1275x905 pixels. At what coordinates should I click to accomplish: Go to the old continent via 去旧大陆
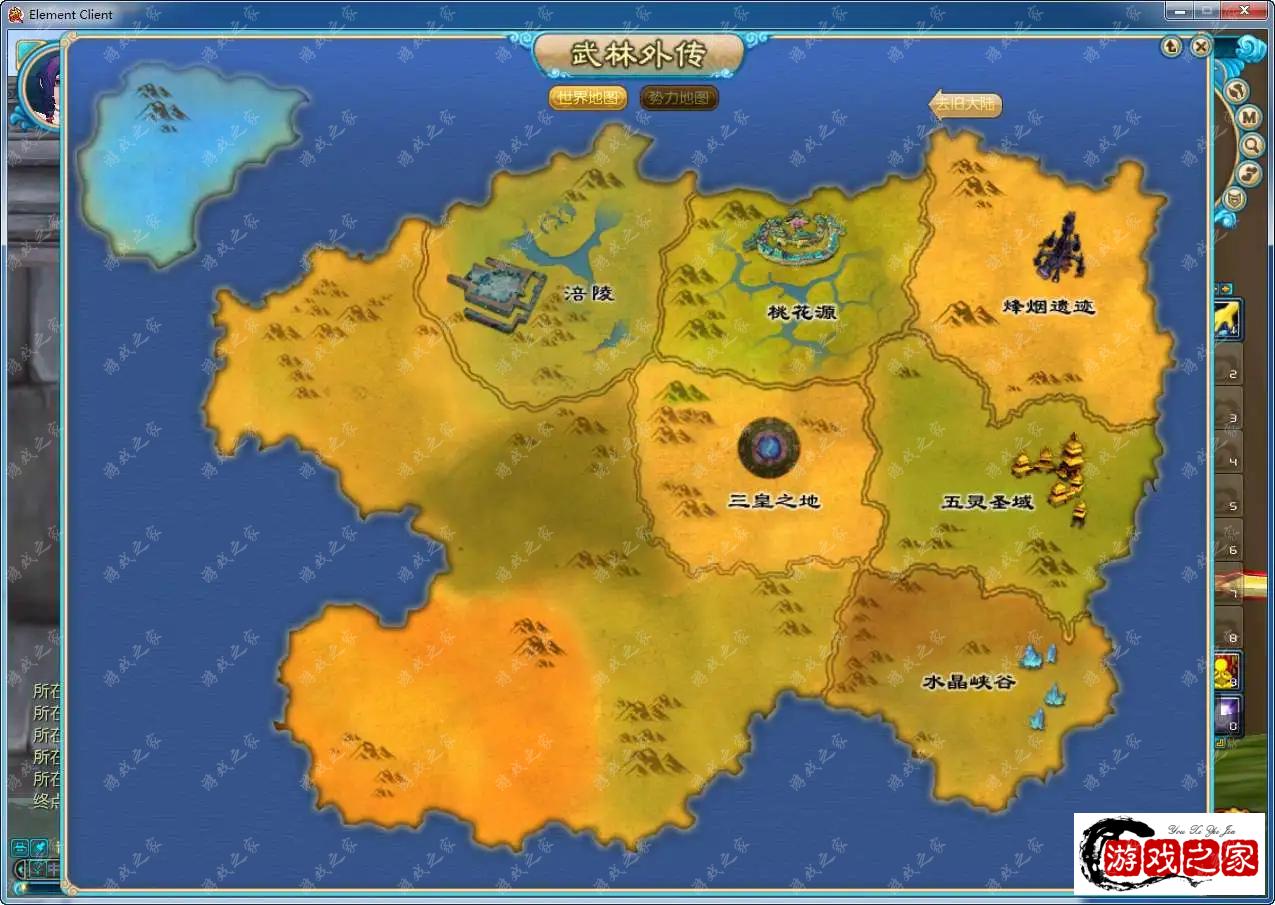pos(965,105)
